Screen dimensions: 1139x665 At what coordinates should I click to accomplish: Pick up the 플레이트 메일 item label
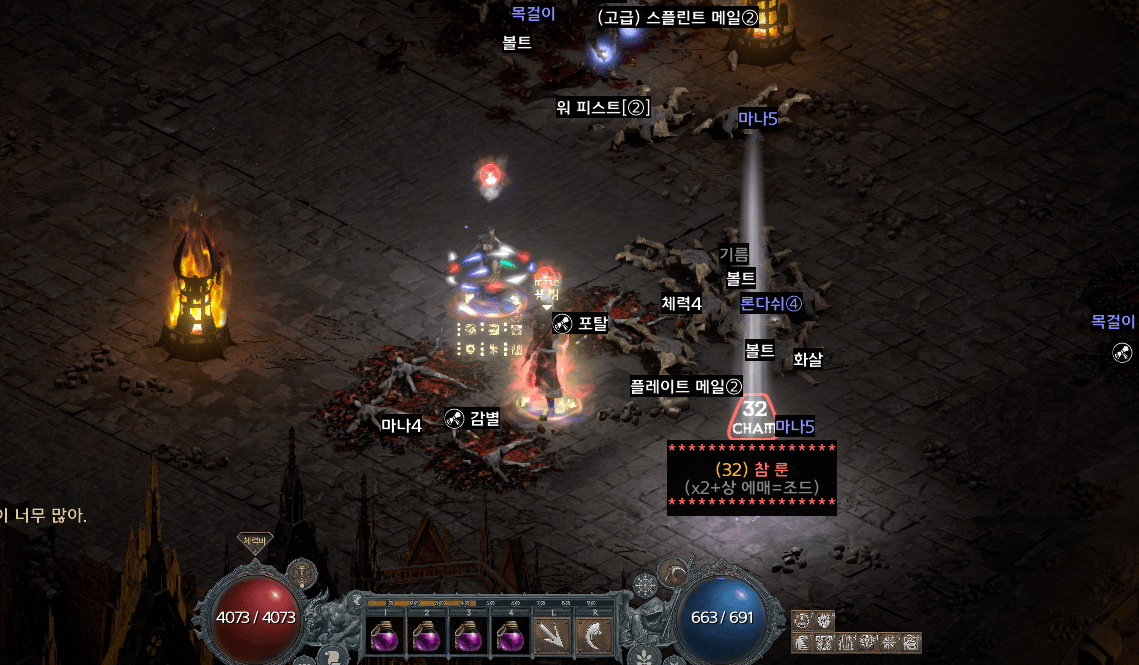pos(686,386)
